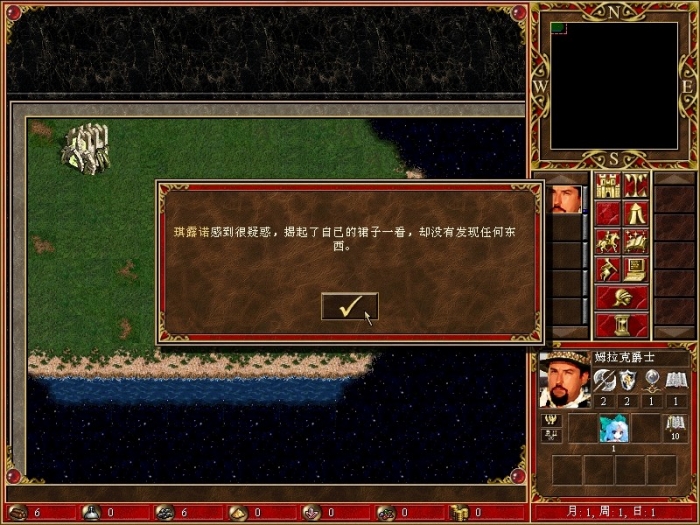700x525 pixels.
Task: End the turn with the hourglass button
Action: 621,325
